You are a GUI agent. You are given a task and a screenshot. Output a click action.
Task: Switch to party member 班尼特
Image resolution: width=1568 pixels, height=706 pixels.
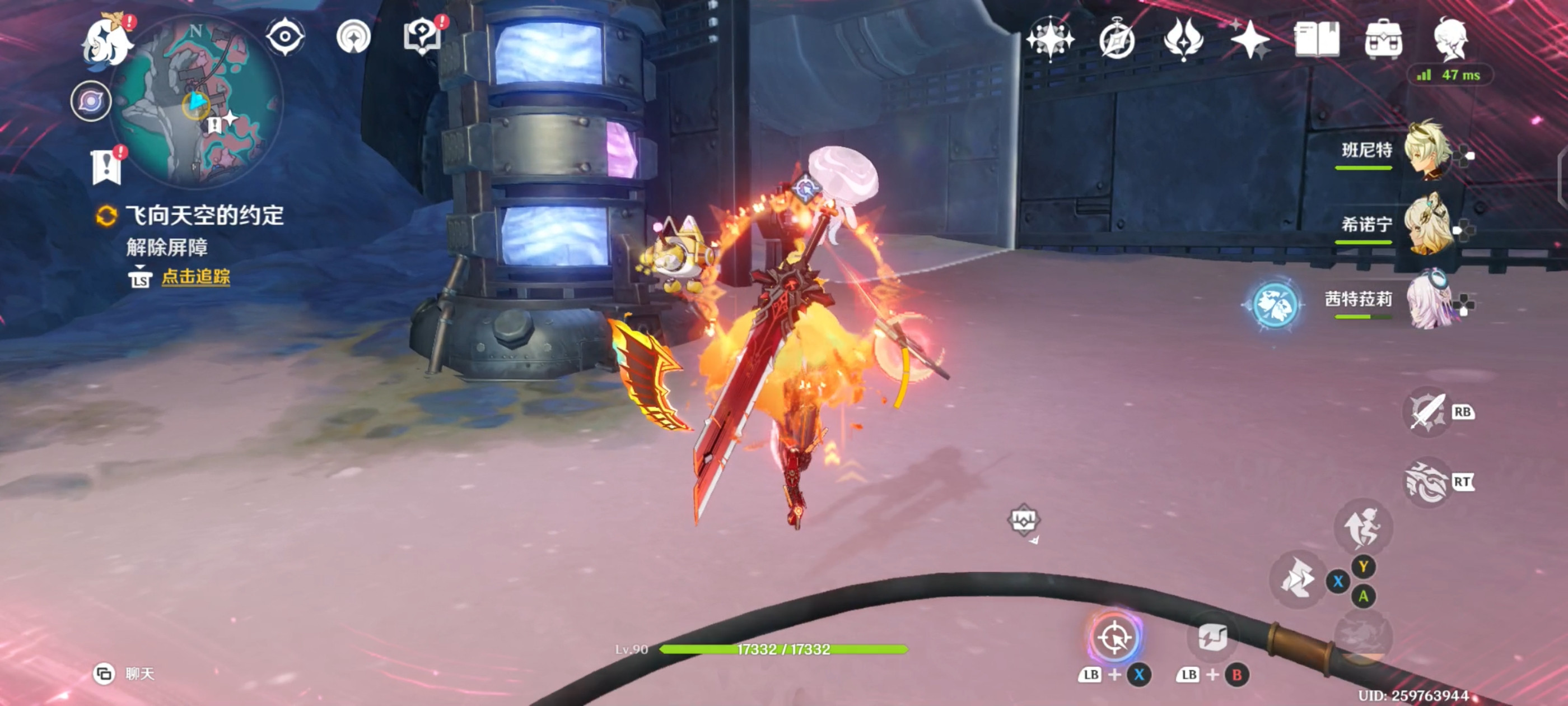point(1426,151)
